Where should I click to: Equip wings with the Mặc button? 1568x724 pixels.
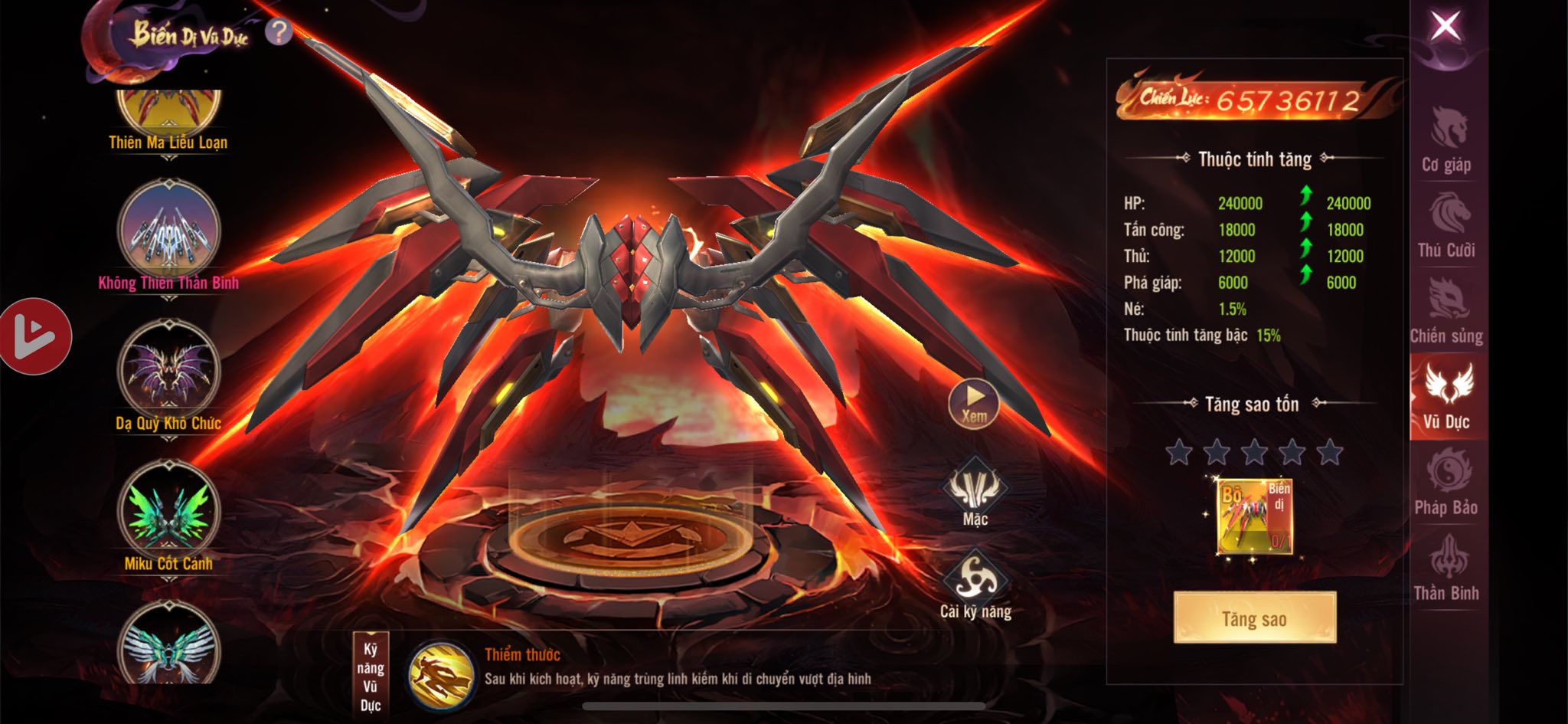[975, 491]
